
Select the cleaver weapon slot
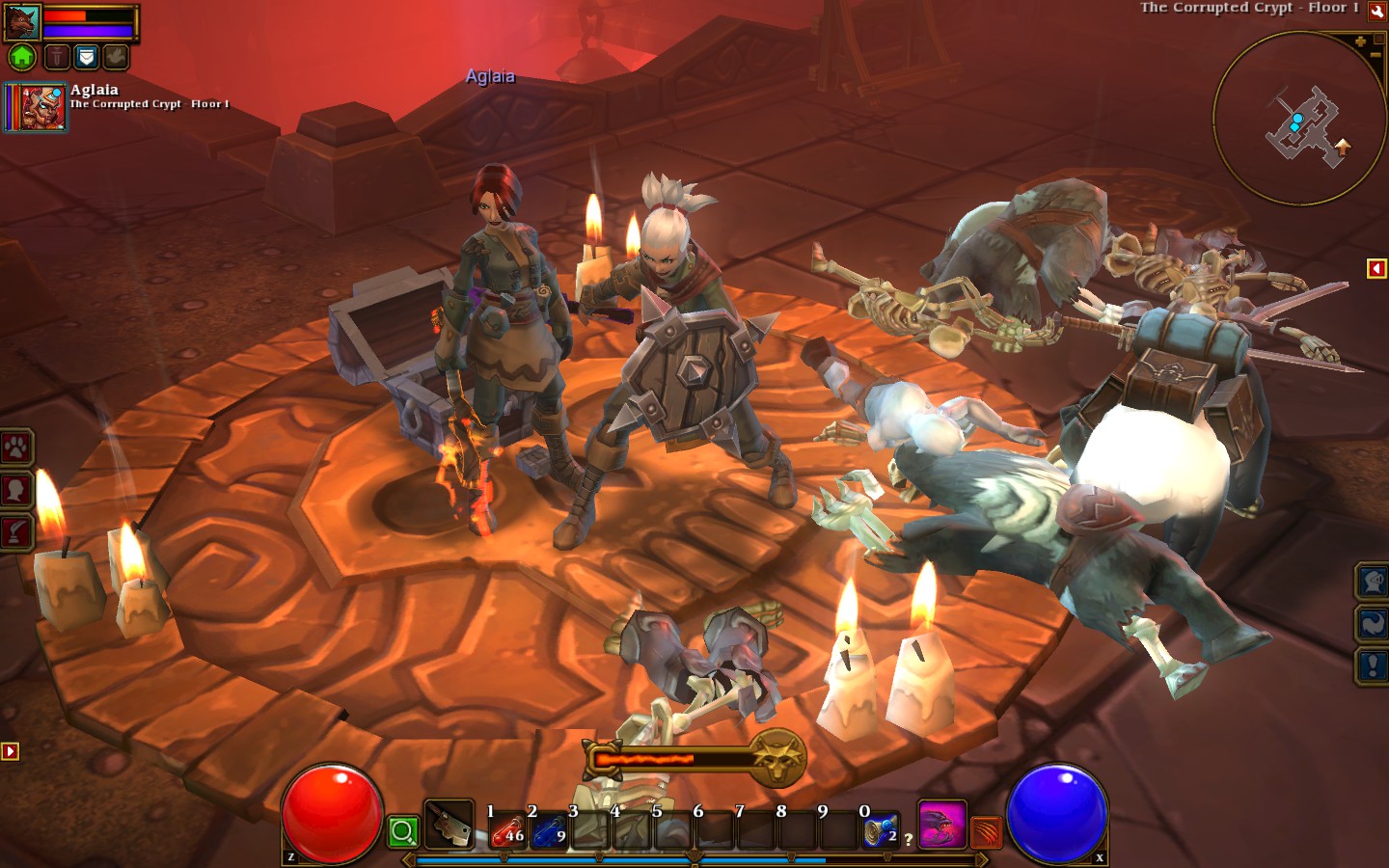click(449, 826)
